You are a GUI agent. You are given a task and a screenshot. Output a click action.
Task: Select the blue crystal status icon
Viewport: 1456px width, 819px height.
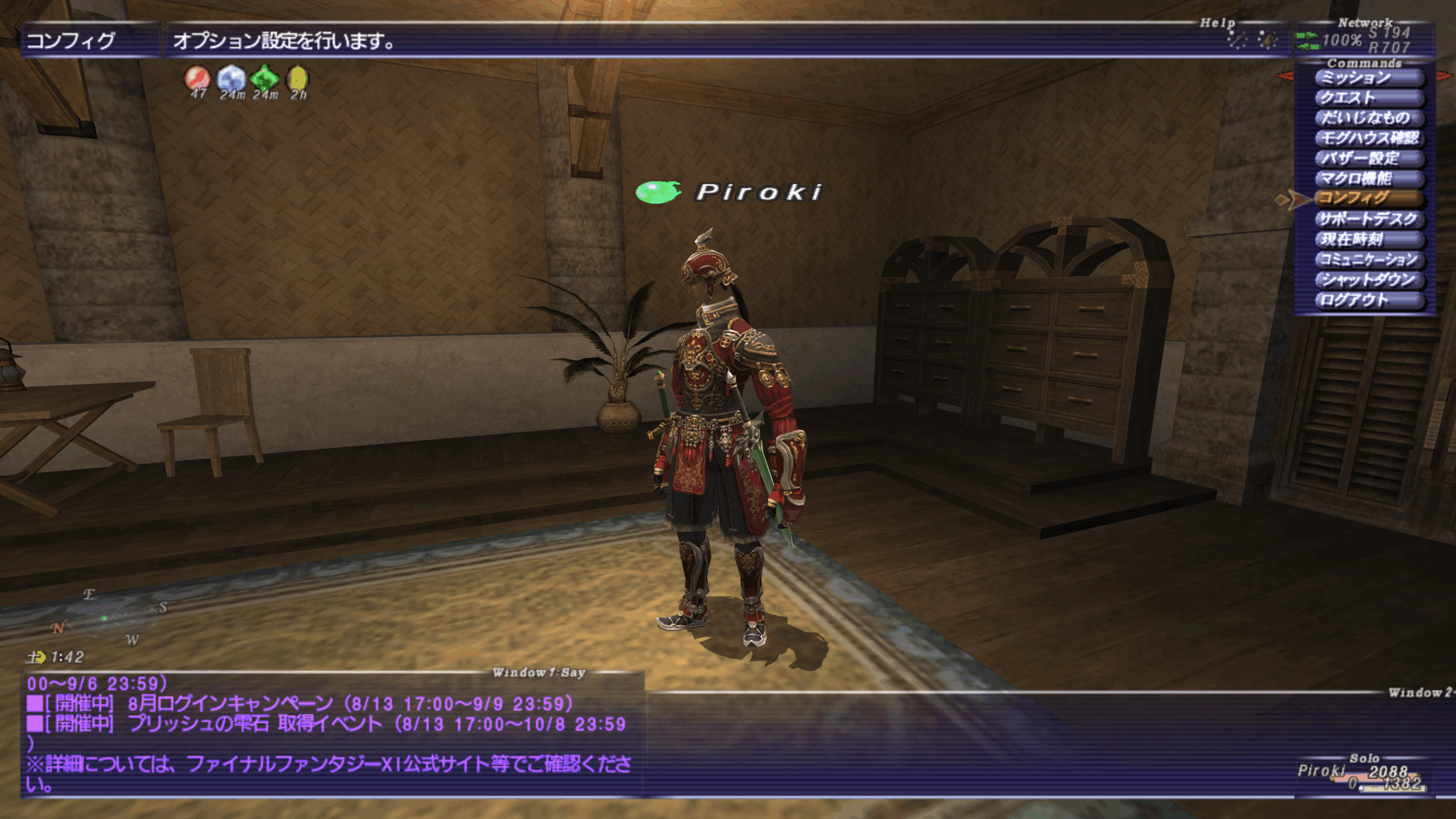tap(231, 78)
